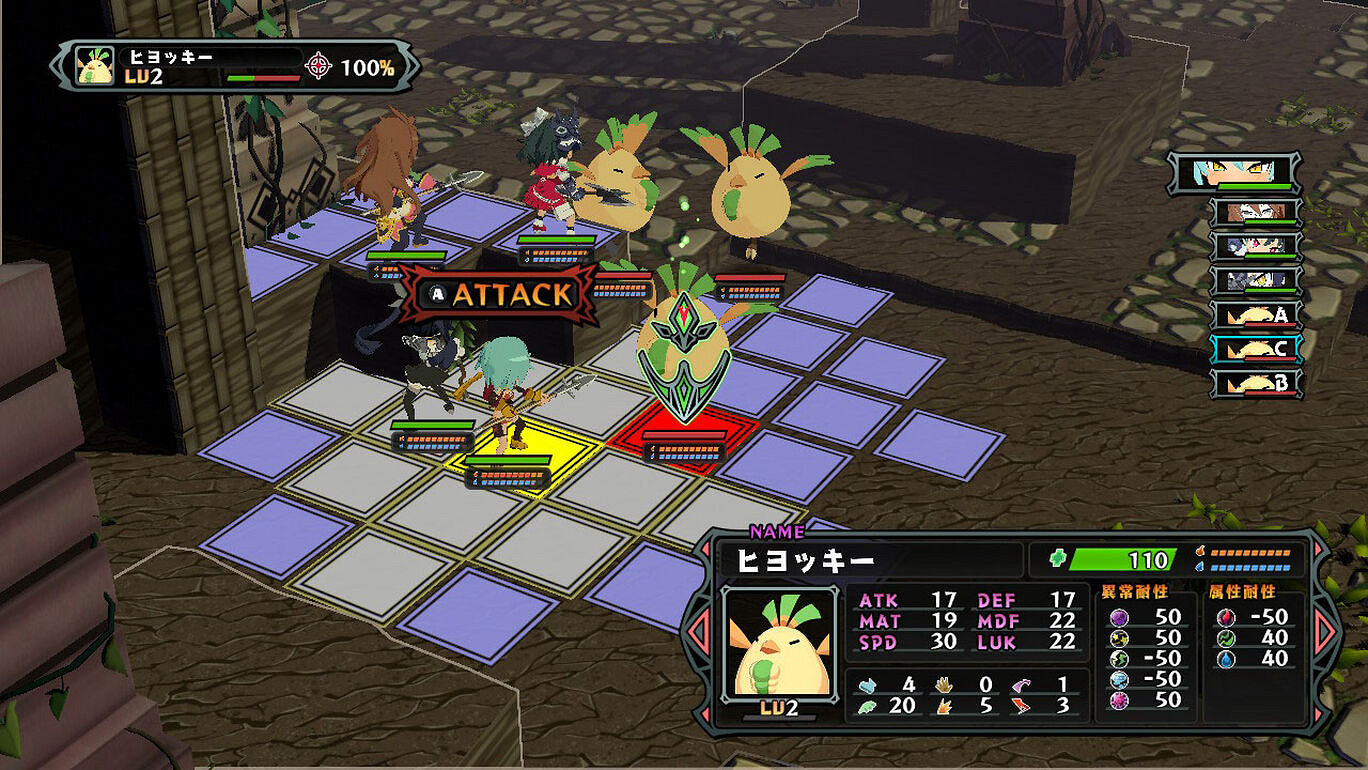Select enemy A in the turn order

tap(1256, 316)
